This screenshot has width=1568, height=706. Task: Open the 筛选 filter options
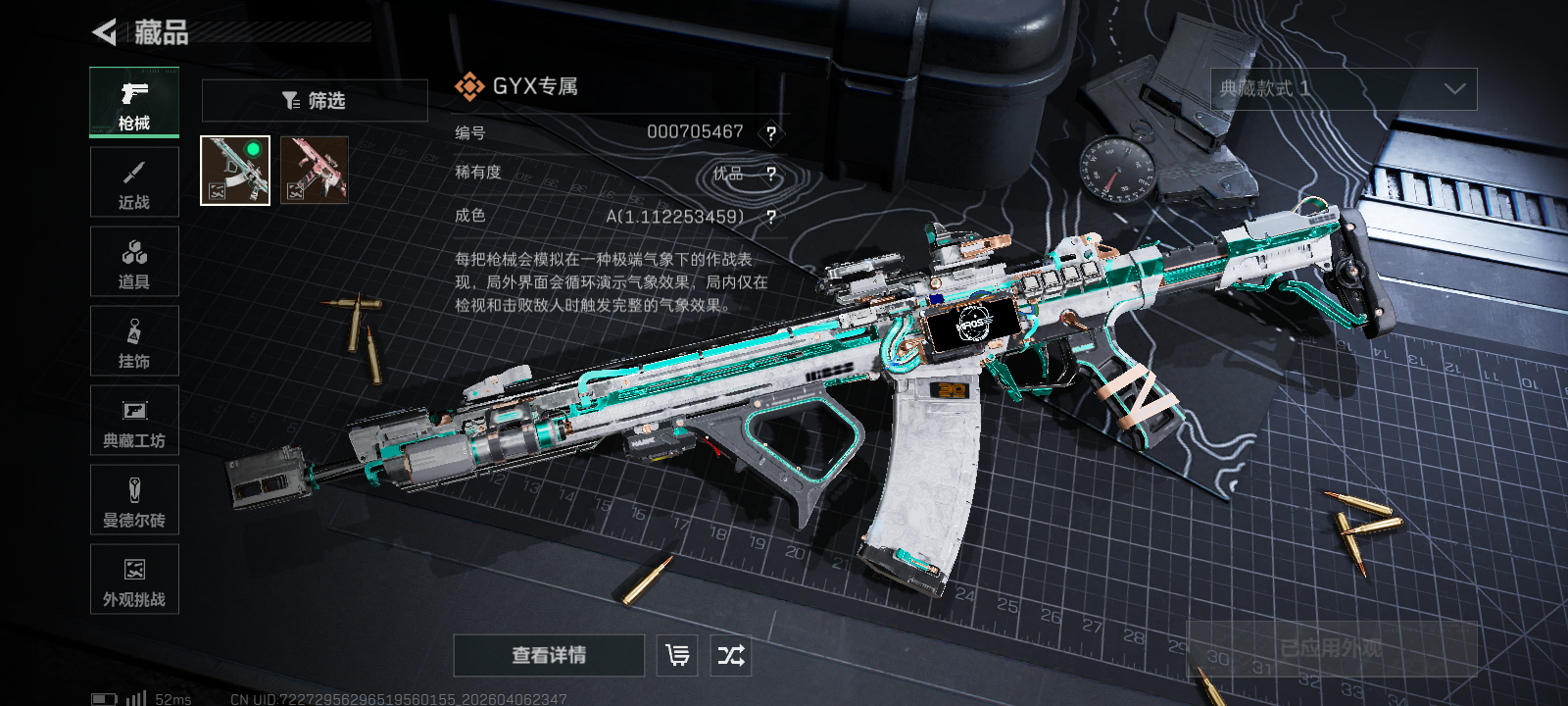pos(315,100)
